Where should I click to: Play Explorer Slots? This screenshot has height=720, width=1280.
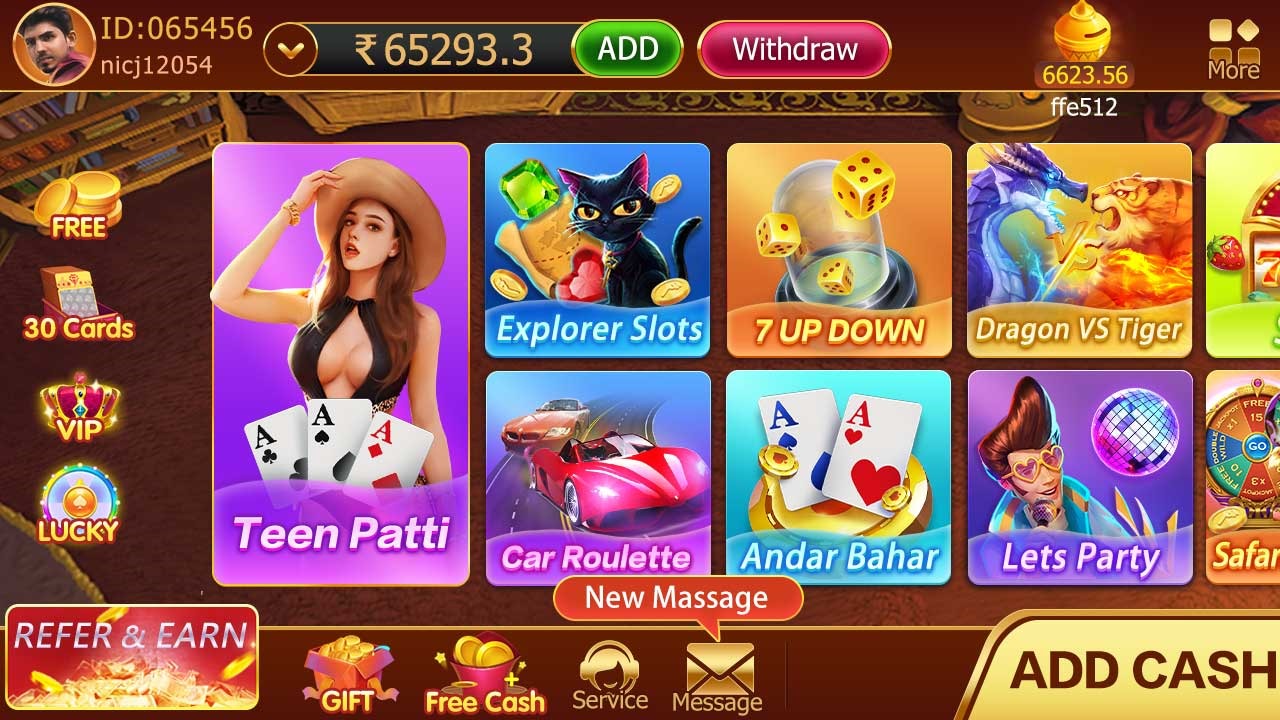pyautogui.click(x=597, y=250)
